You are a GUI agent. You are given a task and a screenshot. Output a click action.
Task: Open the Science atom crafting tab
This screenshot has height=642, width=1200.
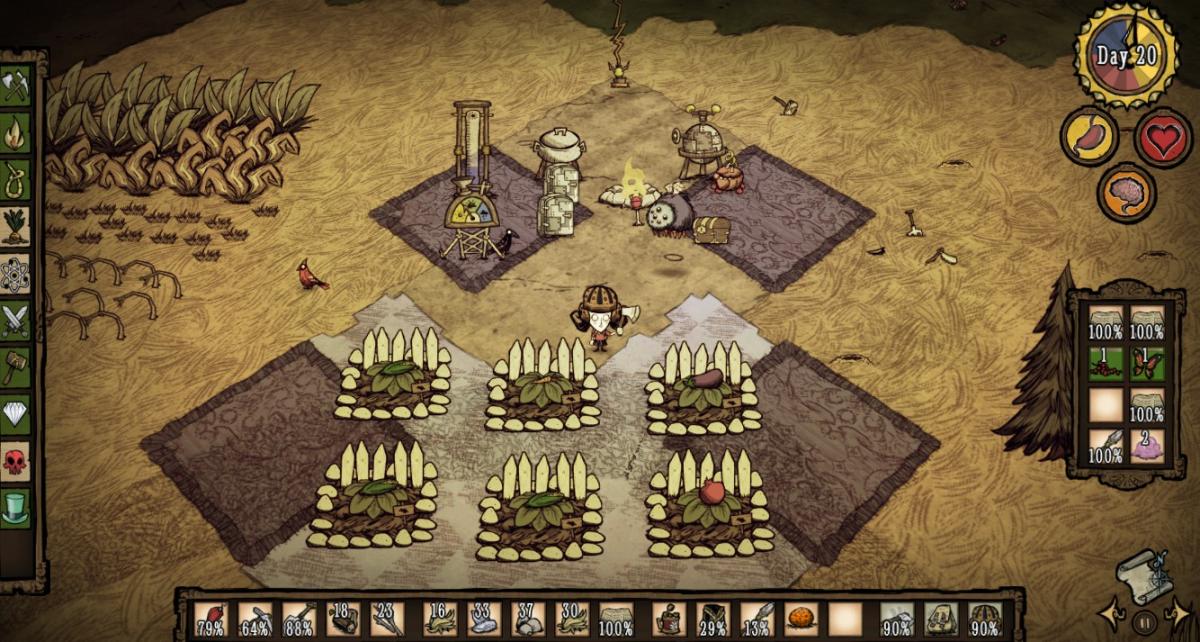click(16, 273)
